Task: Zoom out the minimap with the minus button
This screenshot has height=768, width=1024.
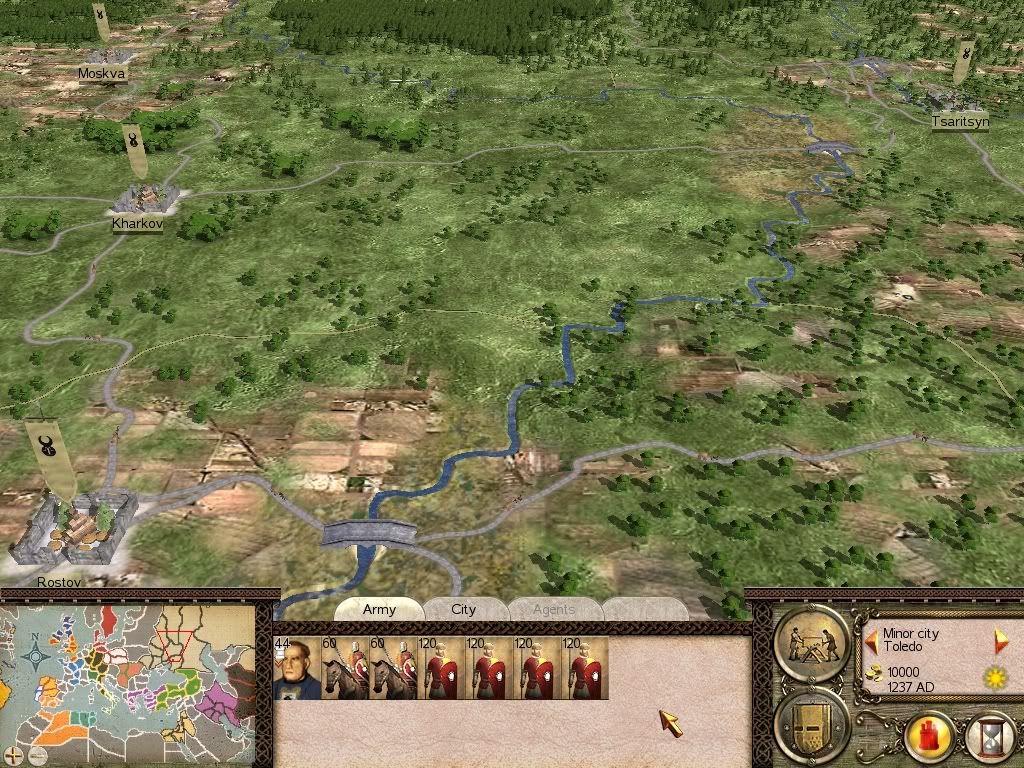Action: point(36,755)
